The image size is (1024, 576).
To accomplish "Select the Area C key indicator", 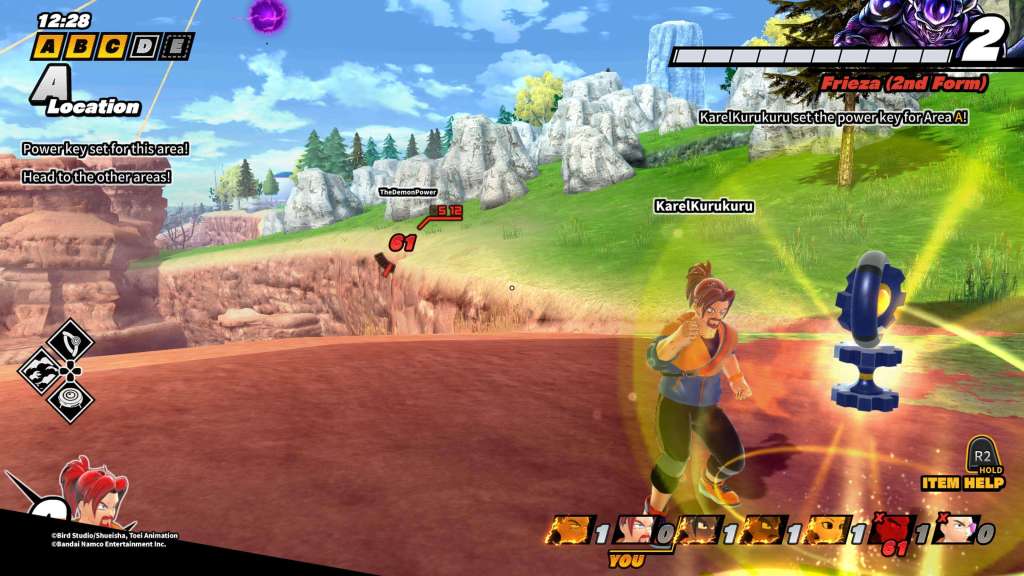I will click(113, 46).
